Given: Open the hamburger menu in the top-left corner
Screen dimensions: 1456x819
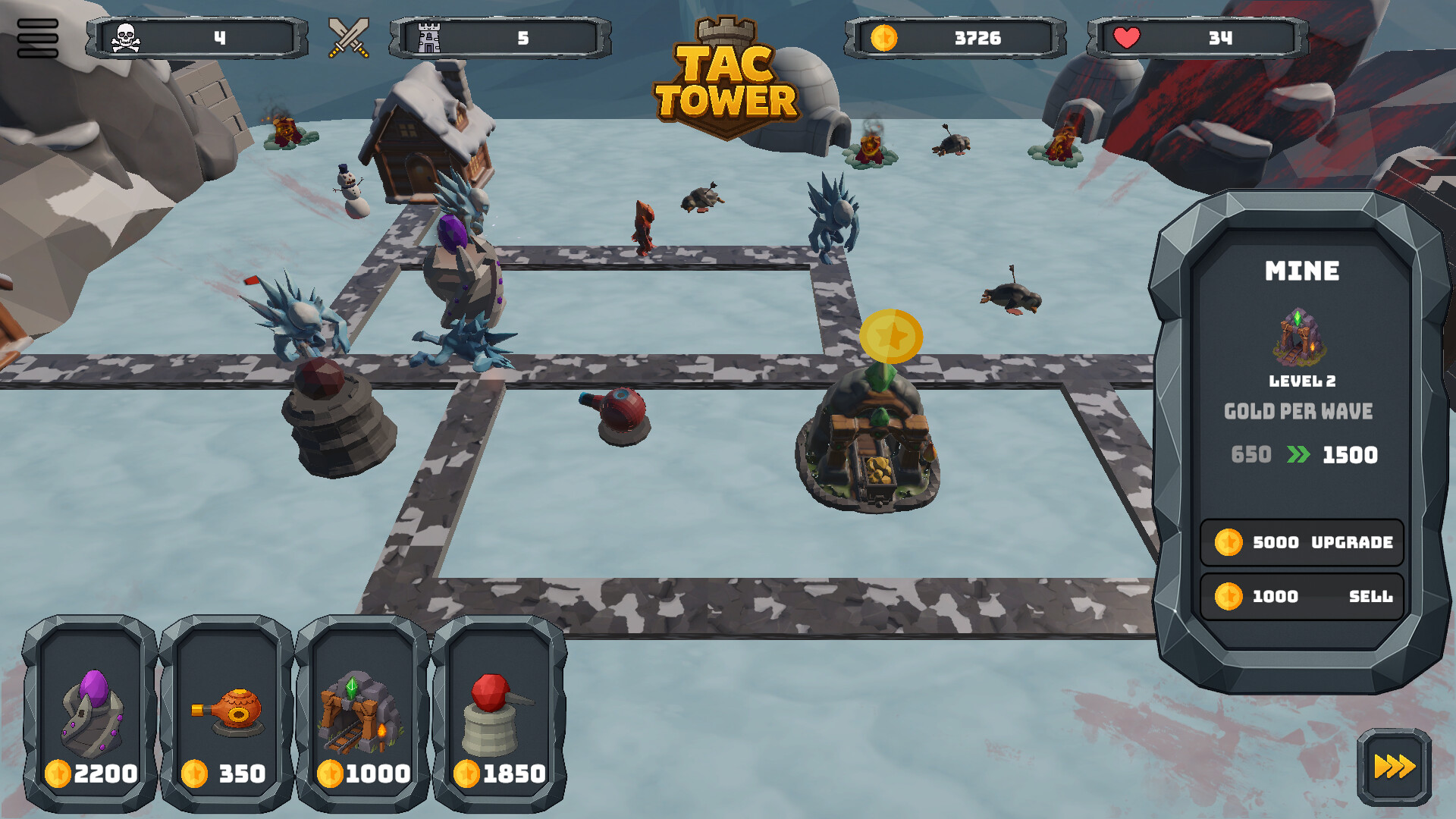Looking at the screenshot, I should coord(39,36).
